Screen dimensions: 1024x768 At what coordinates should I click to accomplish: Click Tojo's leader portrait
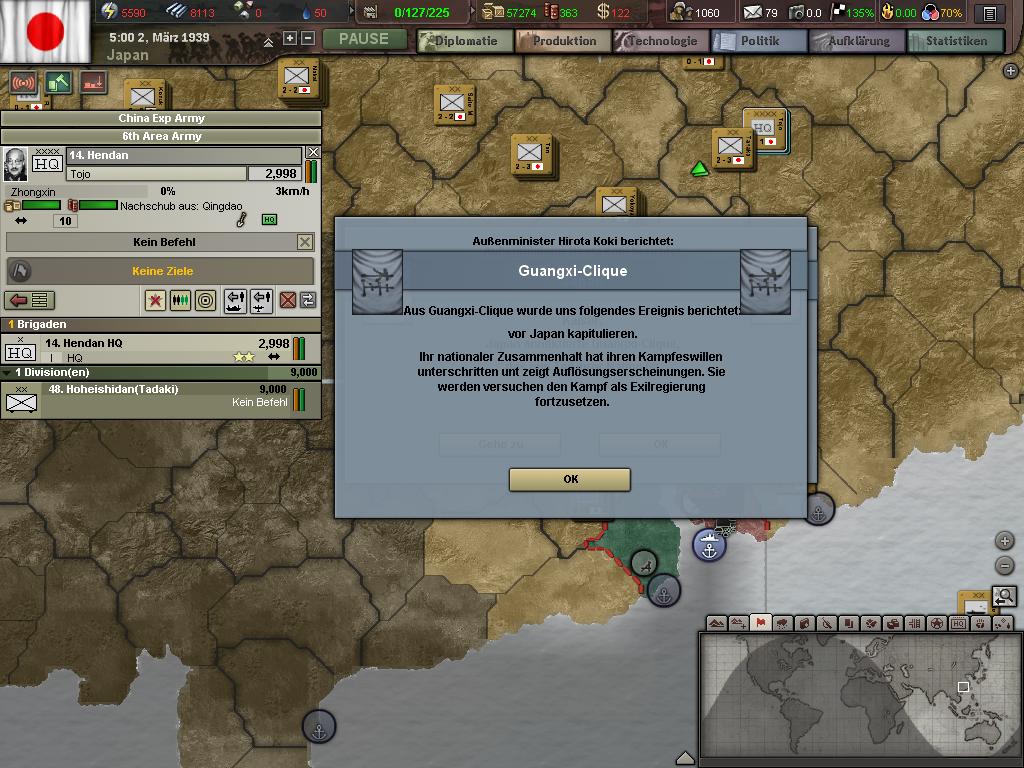tap(16, 164)
